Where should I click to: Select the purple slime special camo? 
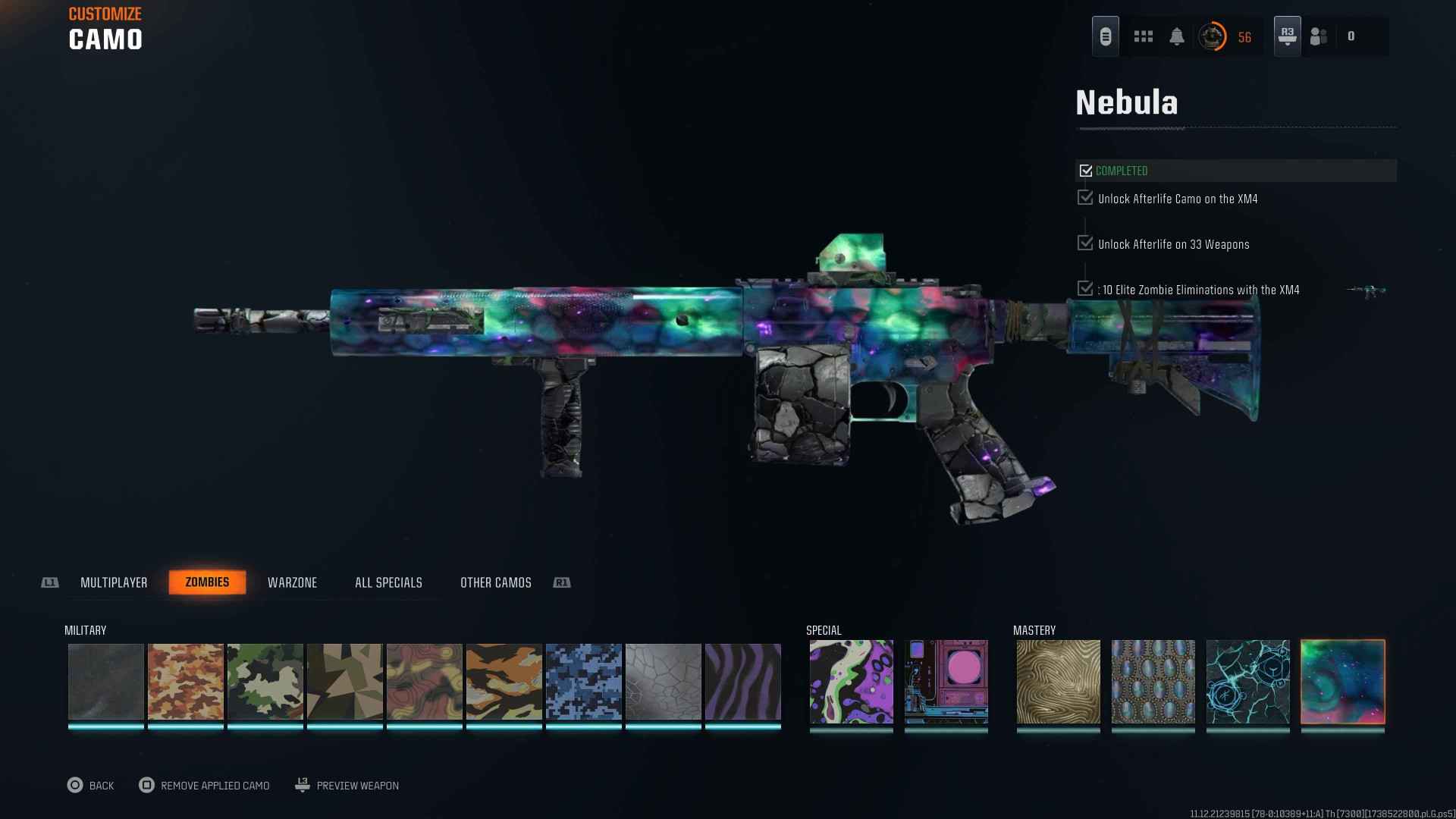click(x=851, y=682)
